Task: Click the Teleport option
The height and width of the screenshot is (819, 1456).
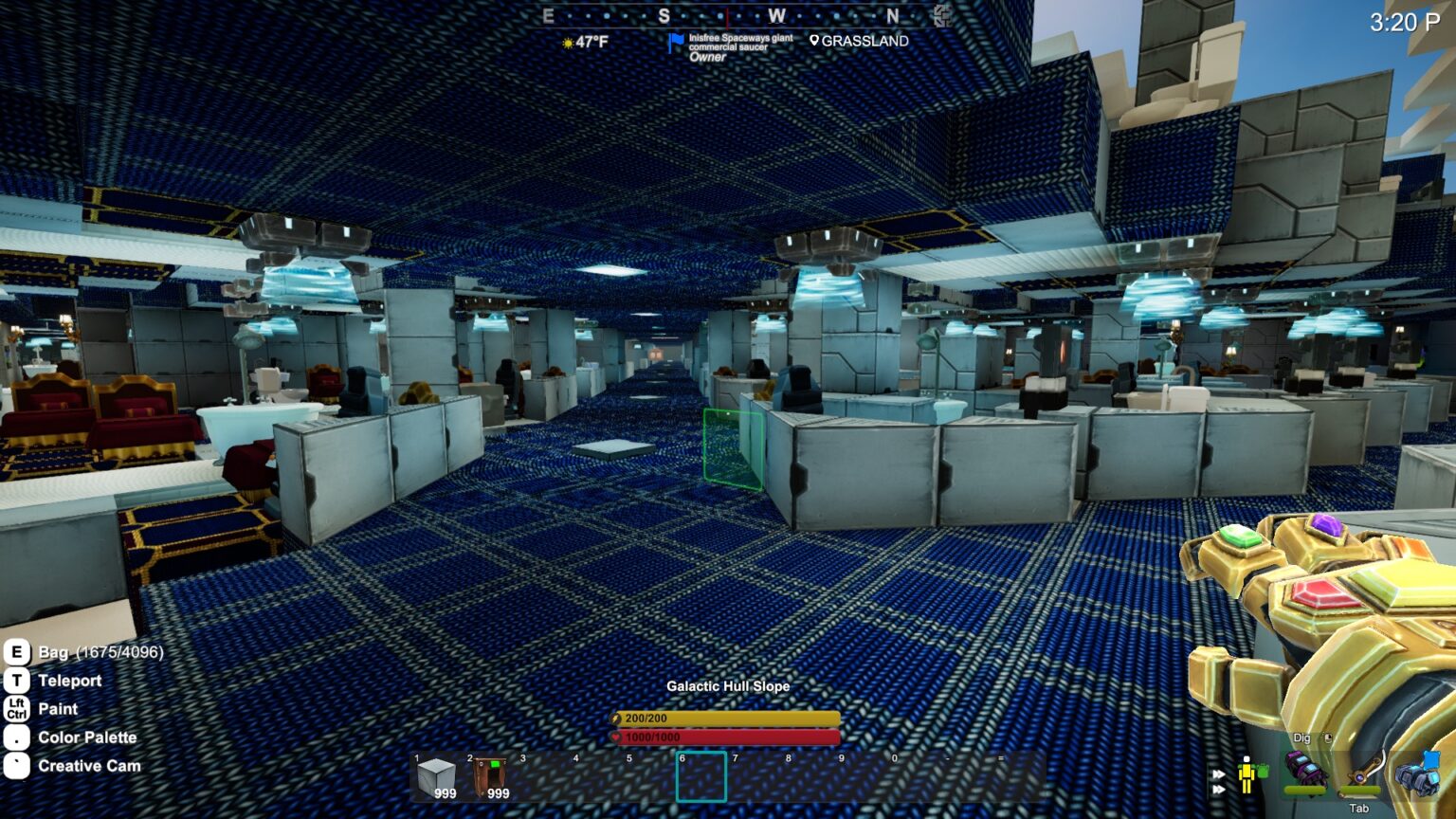Action: 69,681
